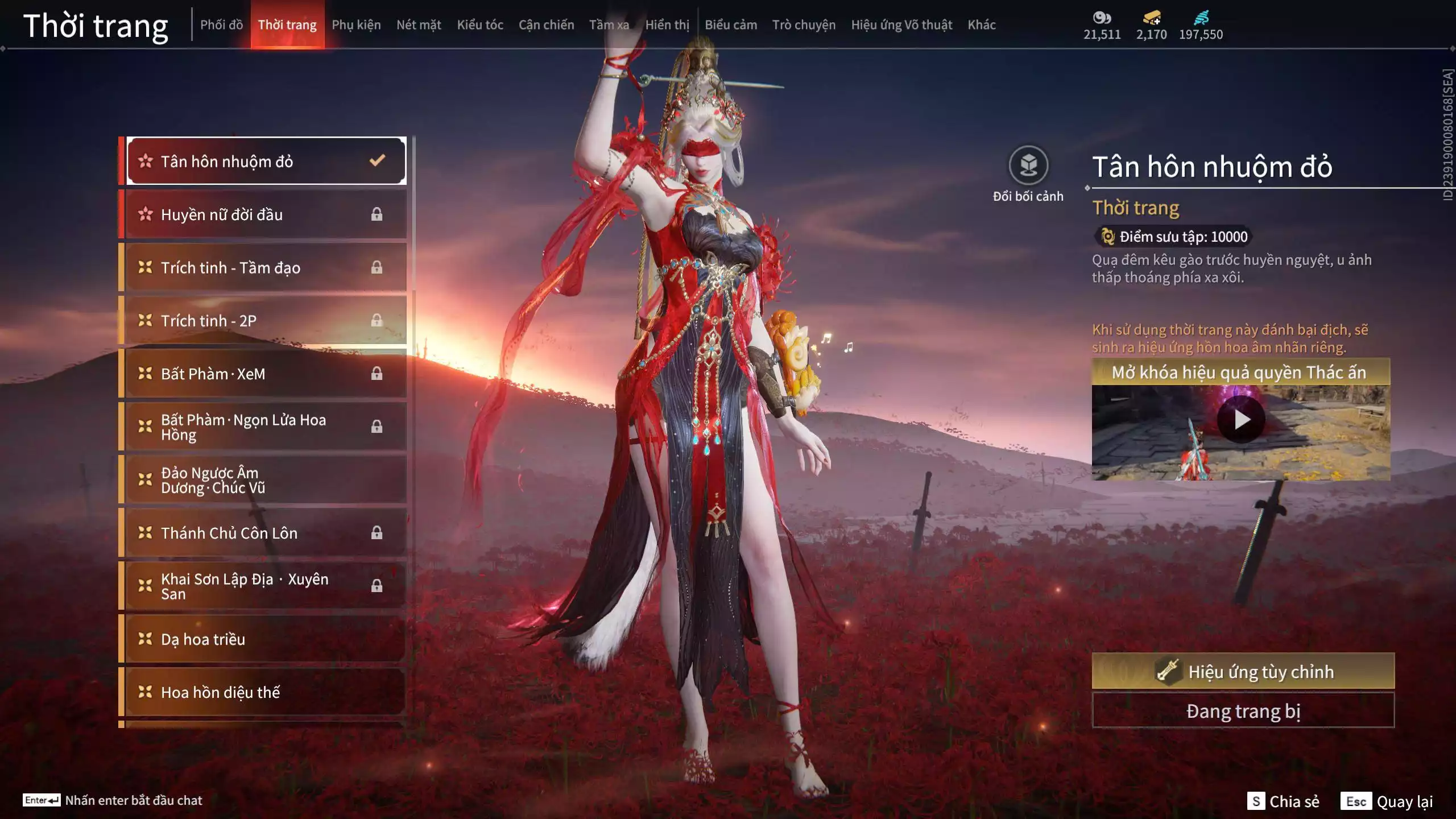
Task: Open the Cận chiến category tab
Action: [546, 25]
